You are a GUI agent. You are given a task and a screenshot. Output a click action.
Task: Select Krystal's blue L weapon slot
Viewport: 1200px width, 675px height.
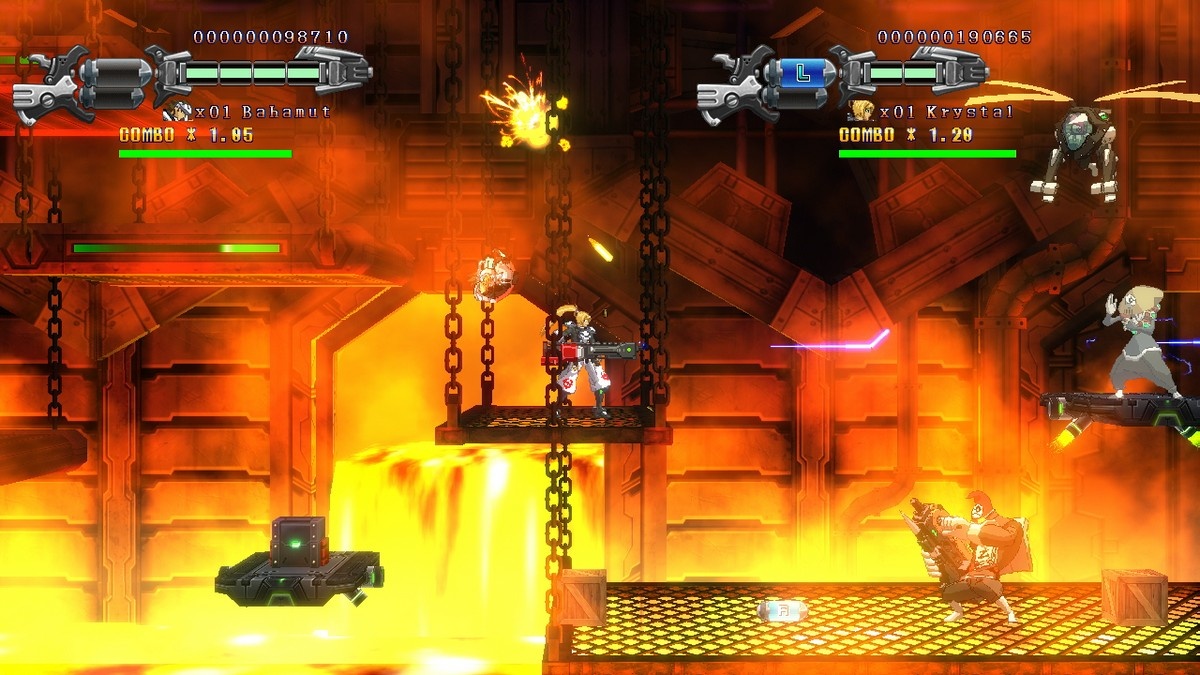(806, 72)
